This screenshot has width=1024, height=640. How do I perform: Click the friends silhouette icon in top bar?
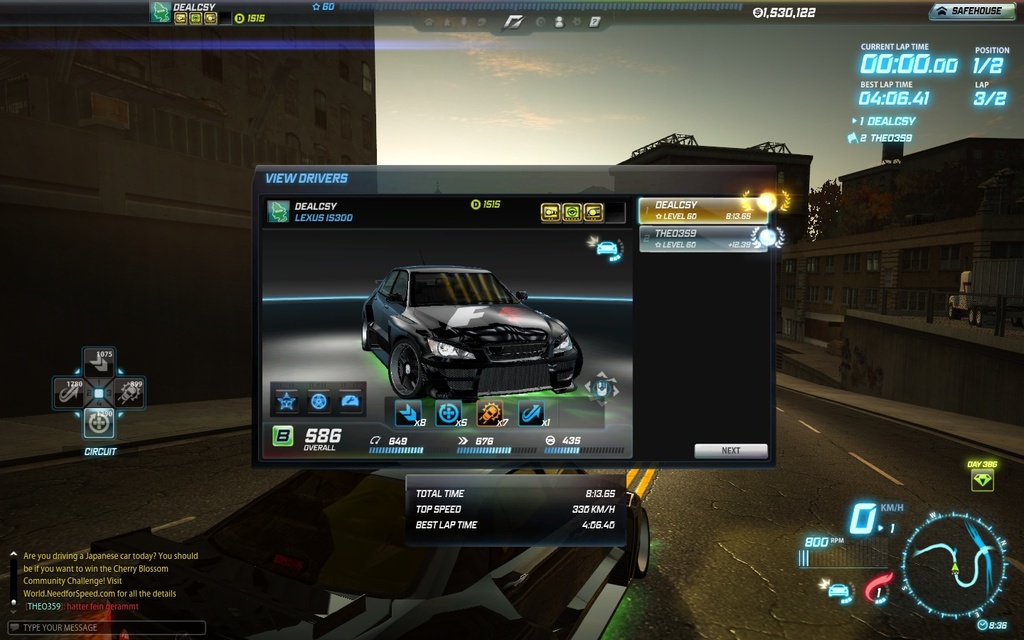[558, 21]
